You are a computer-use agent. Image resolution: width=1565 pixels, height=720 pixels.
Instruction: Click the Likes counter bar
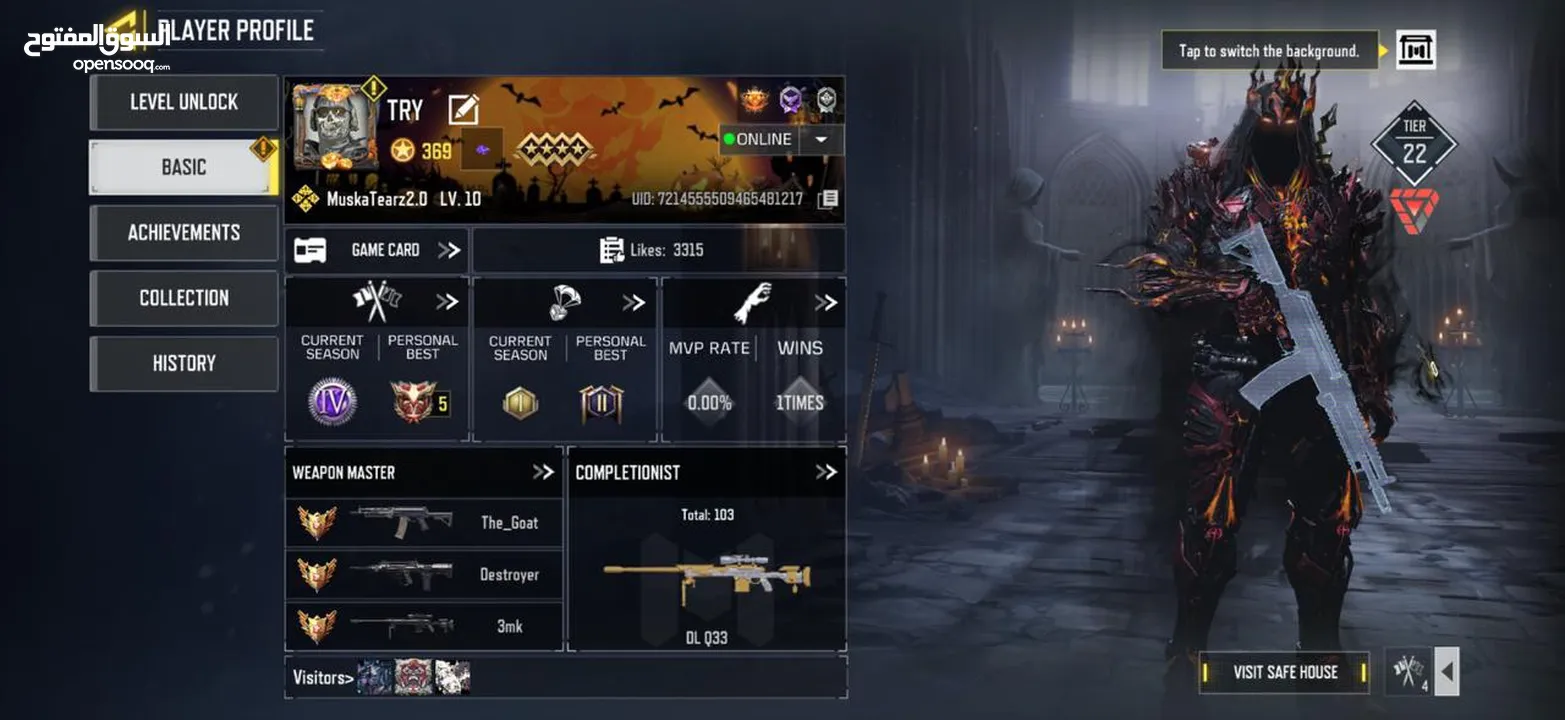(658, 250)
